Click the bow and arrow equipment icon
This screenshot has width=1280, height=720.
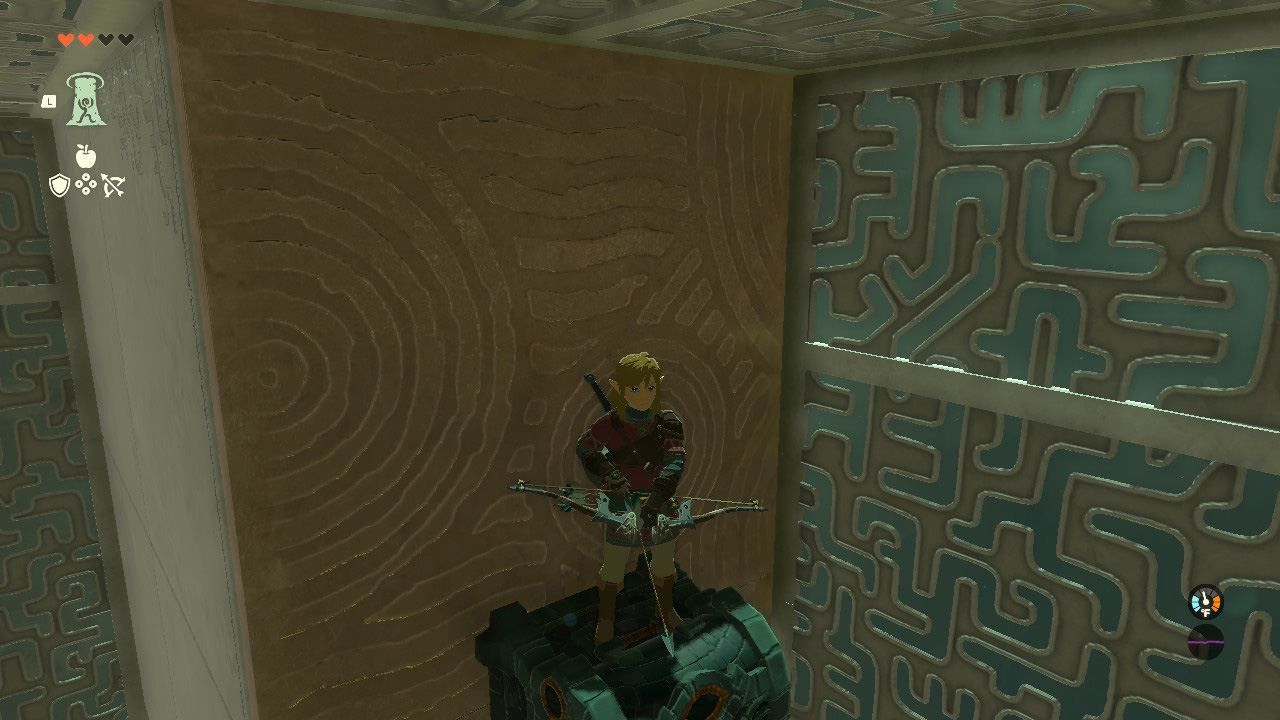point(113,185)
